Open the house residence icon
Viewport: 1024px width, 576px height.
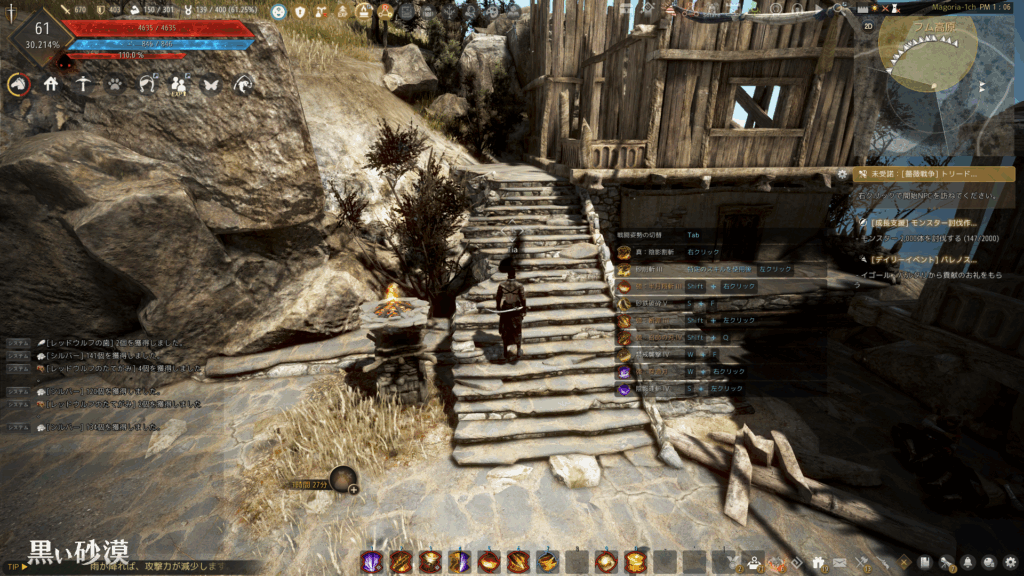(x=51, y=85)
